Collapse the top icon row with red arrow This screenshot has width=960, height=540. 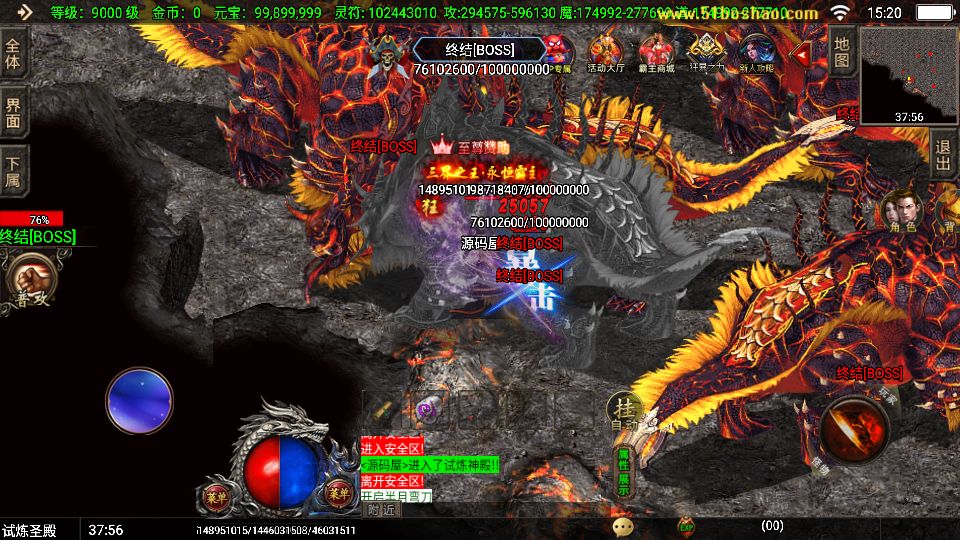pyautogui.click(x=801, y=53)
